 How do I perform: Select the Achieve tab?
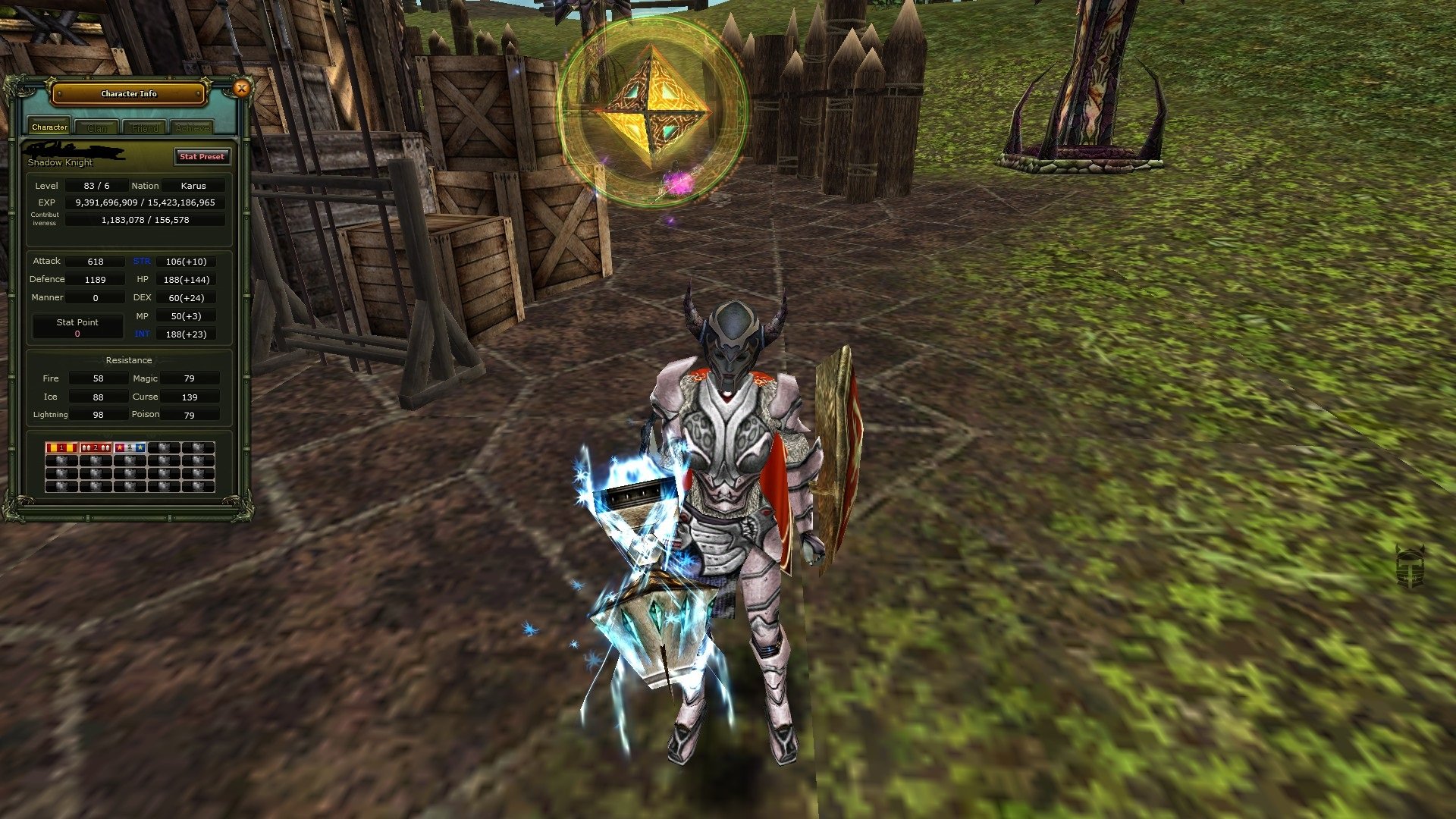192,127
